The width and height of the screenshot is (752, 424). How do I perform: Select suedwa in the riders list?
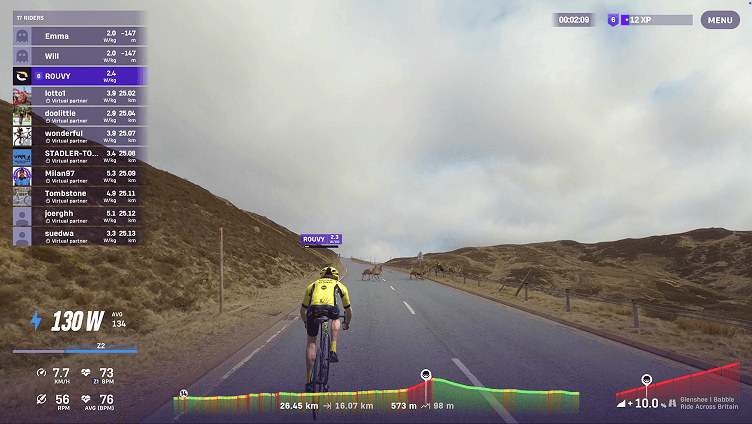pos(78,236)
